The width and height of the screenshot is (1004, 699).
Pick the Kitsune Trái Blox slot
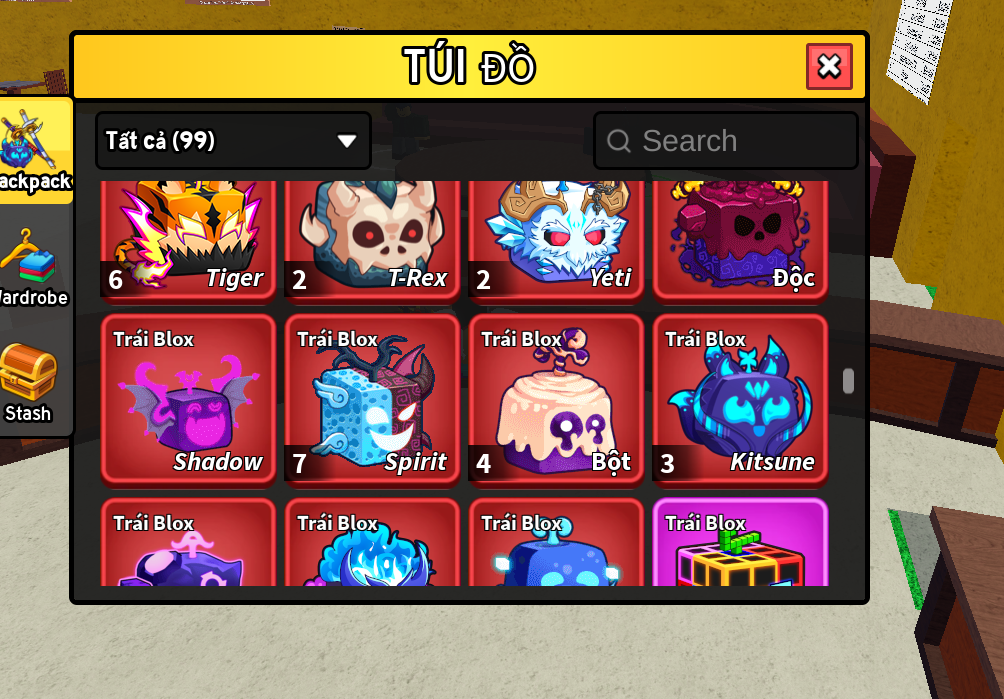[x=740, y=399]
